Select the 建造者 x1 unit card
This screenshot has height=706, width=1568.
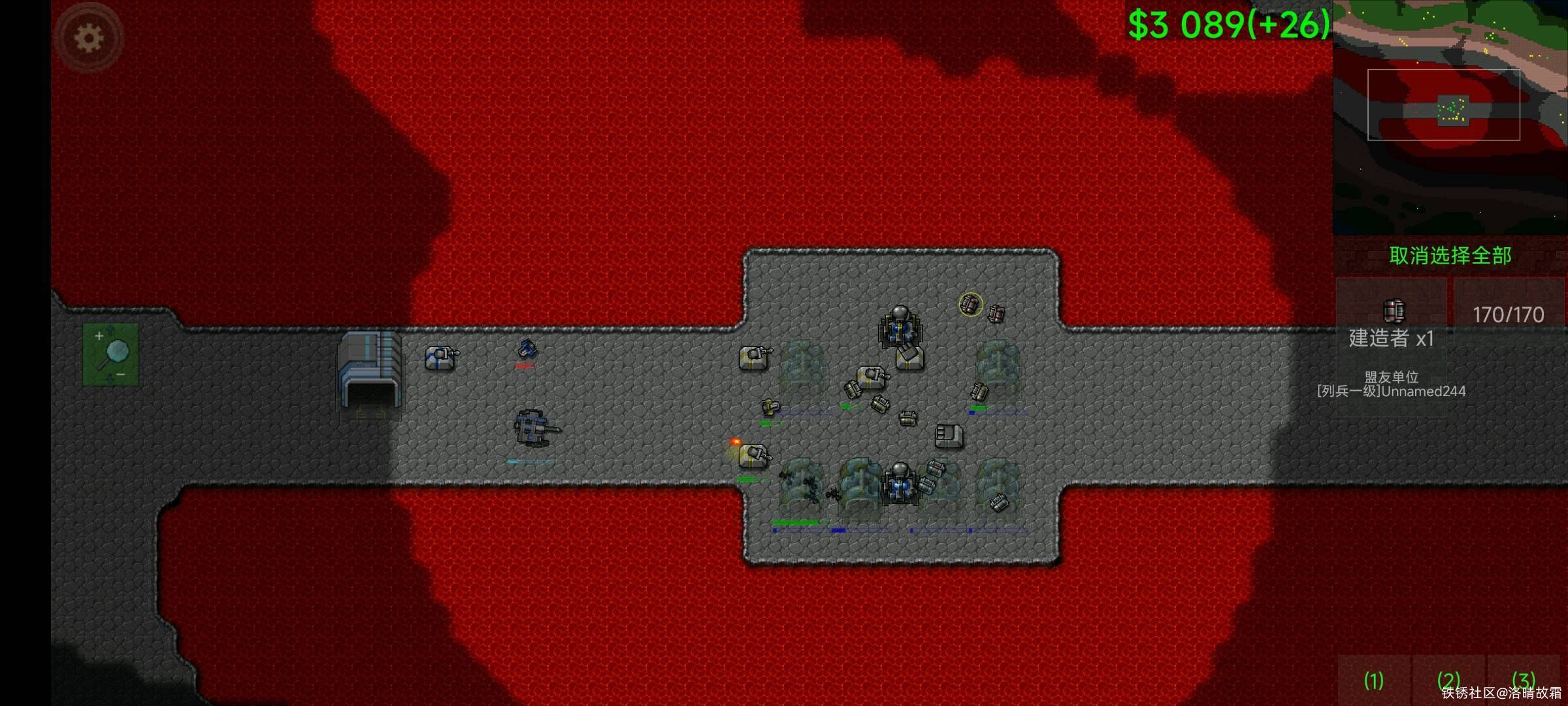pyautogui.click(x=1391, y=324)
